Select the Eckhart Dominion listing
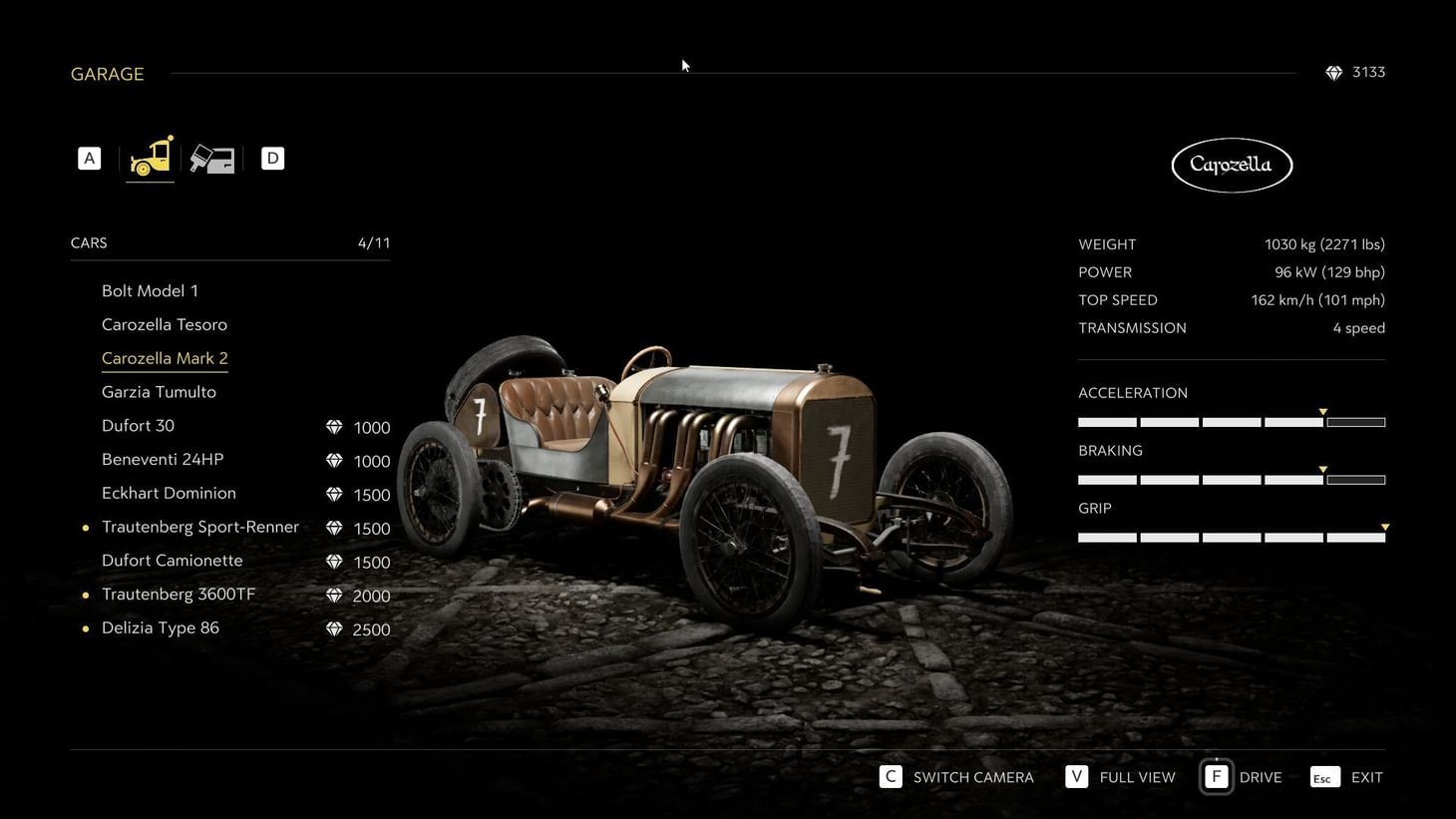 point(169,494)
